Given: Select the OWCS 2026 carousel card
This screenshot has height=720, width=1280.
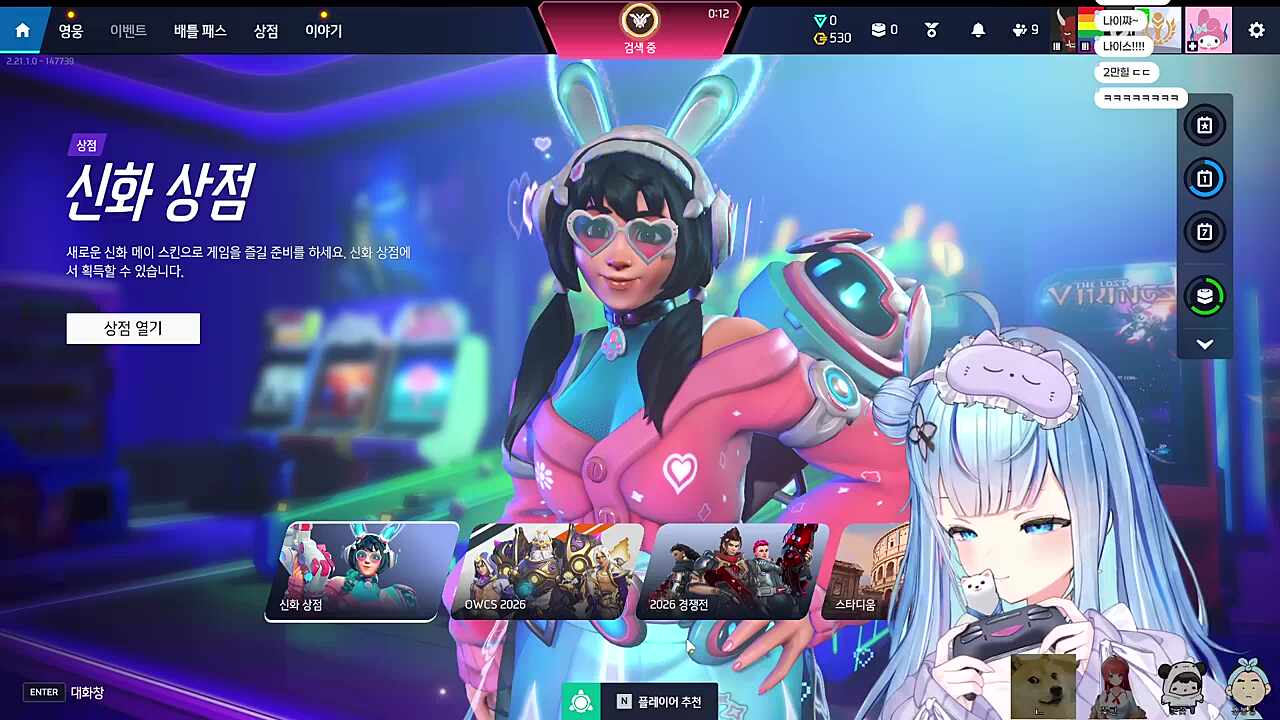Looking at the screenshot, I should [x=543, y=572].
